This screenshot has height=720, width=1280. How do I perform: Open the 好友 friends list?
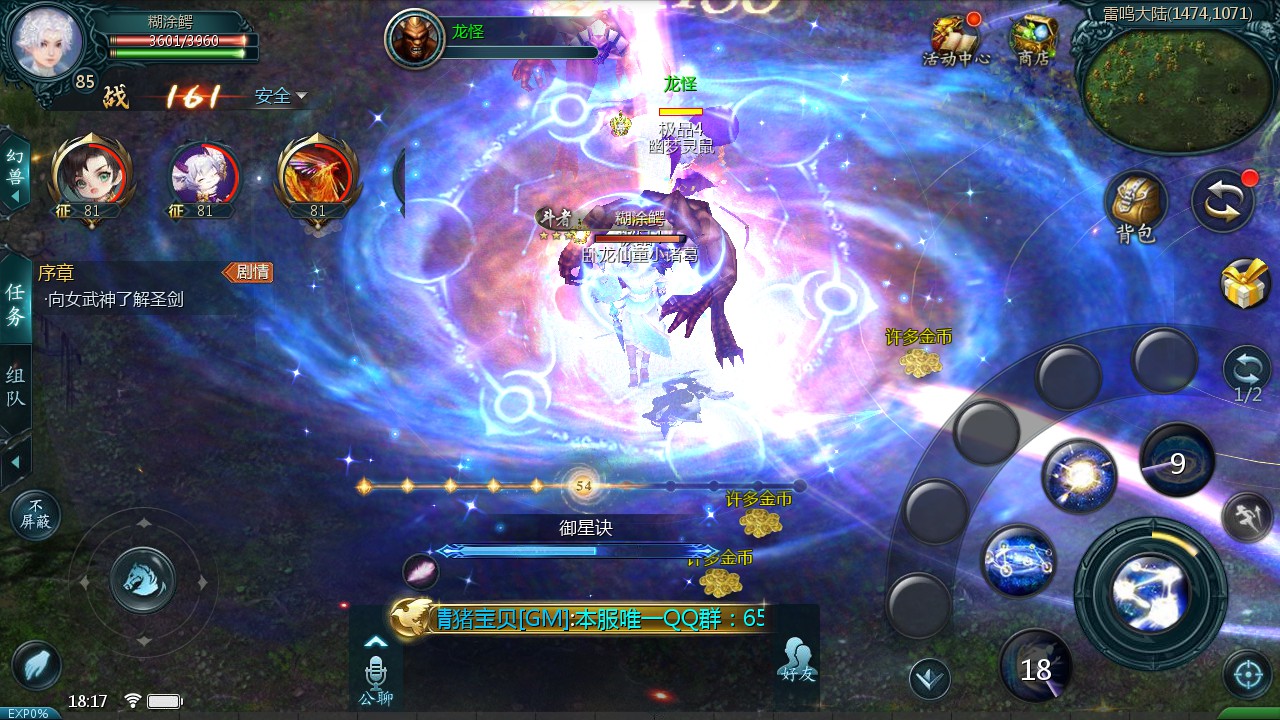pyautogui.click(x=796, y=658)
